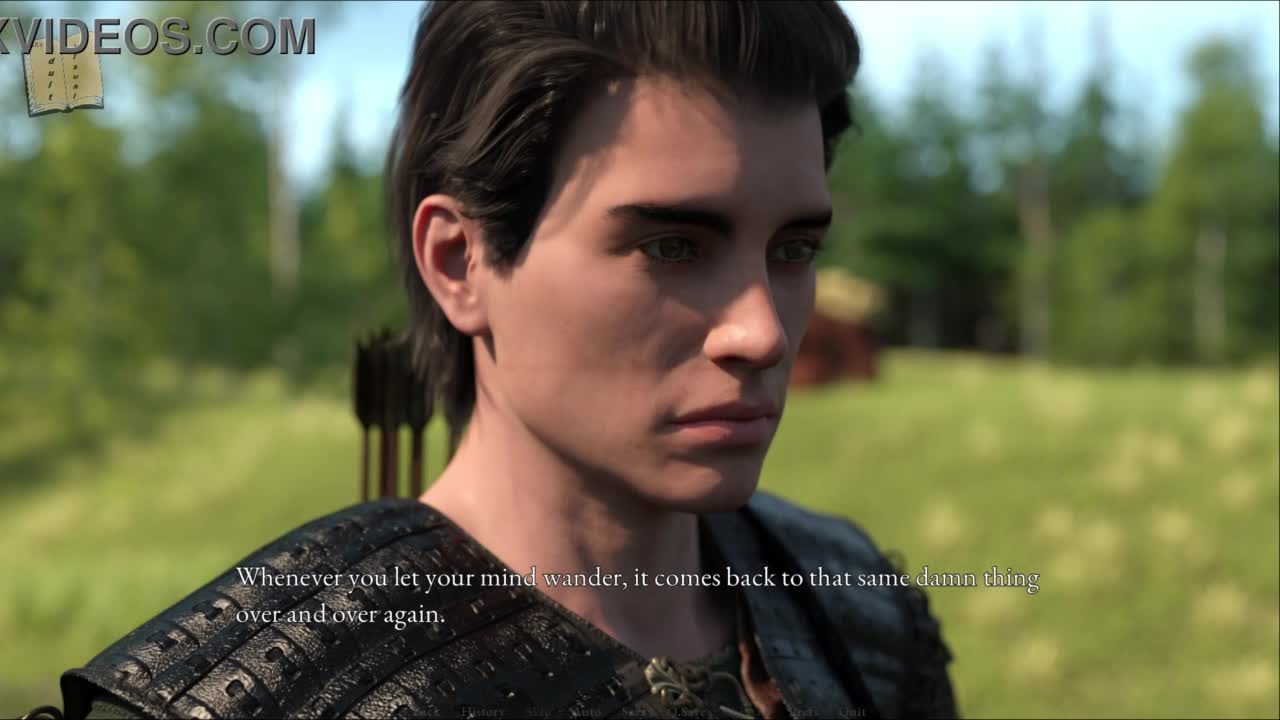Open the Prefs settings
This screenshot has height=720, width=1280.
pos(803,712)
